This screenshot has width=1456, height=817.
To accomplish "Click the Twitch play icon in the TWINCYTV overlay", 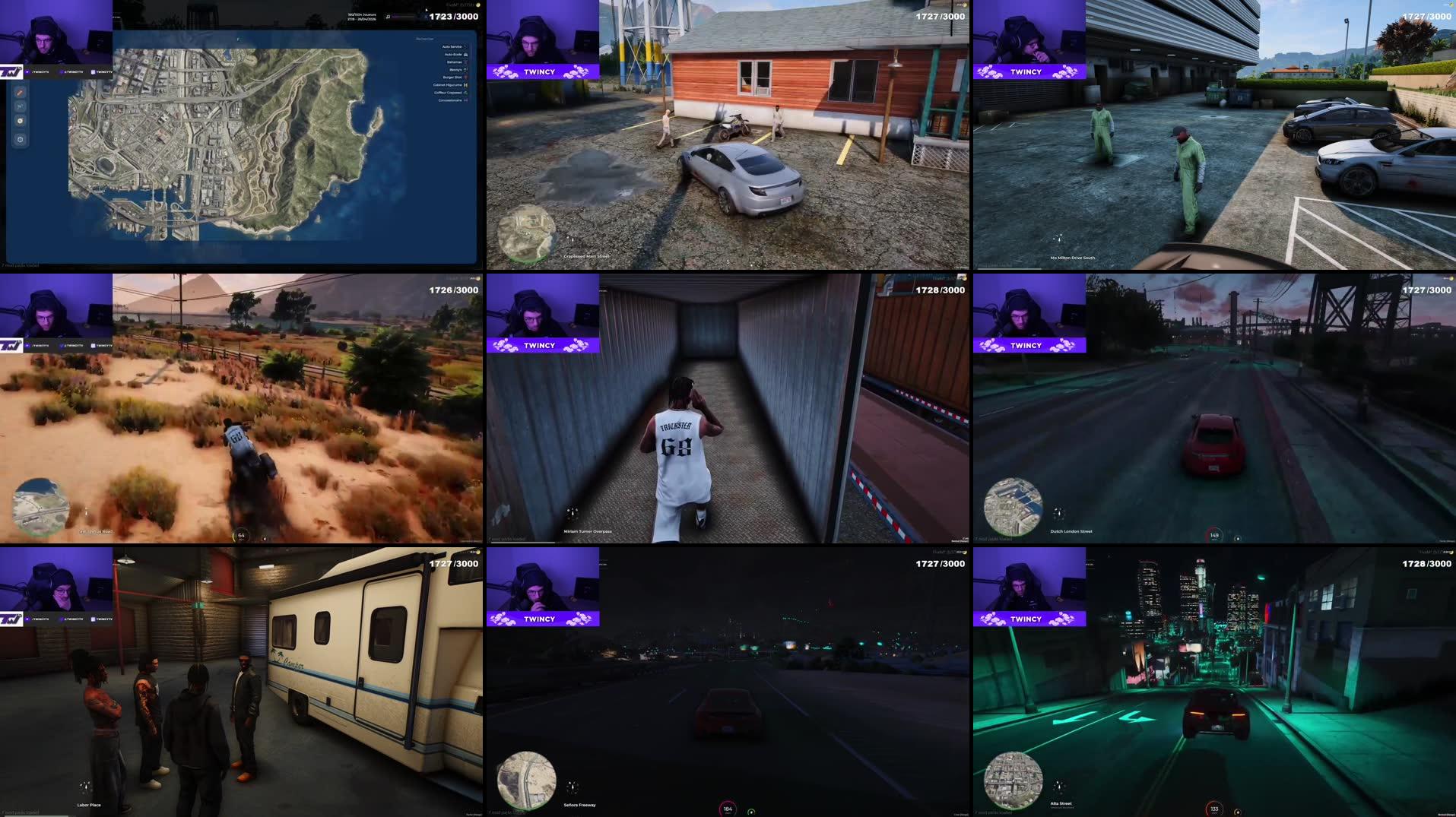I will pos(27,72).
